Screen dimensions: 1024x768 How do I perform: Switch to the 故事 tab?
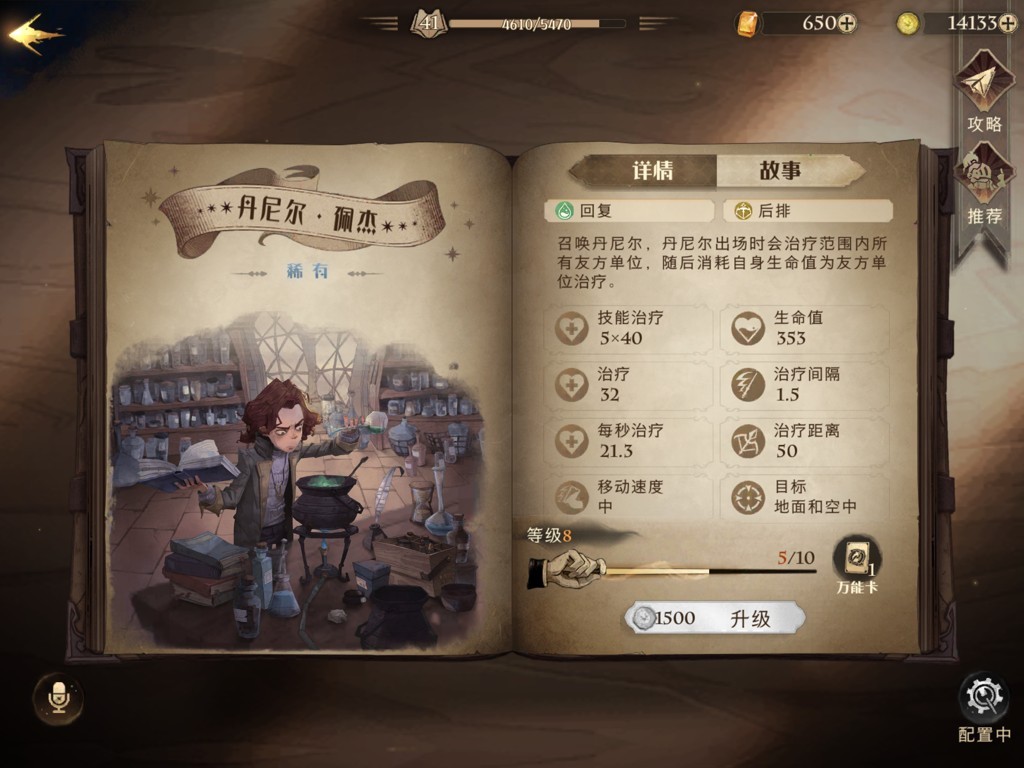[780, 171]
